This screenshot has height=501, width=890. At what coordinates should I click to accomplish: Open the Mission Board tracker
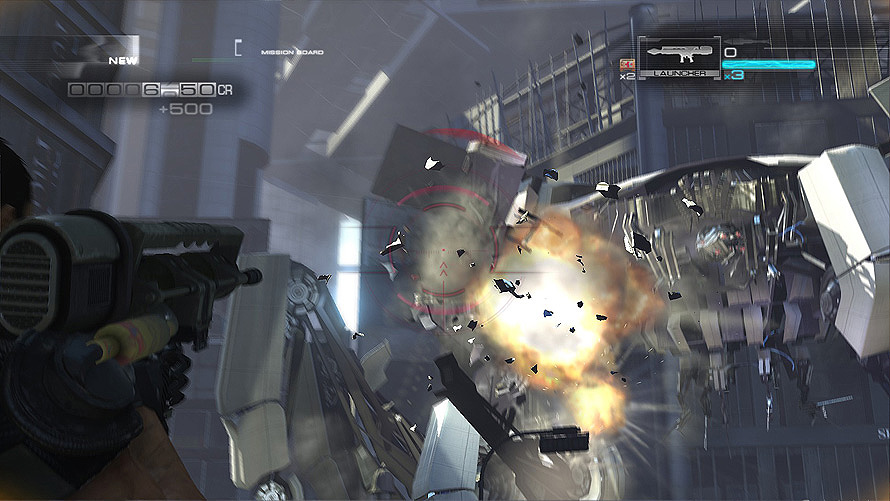click(x=291, y=52)
